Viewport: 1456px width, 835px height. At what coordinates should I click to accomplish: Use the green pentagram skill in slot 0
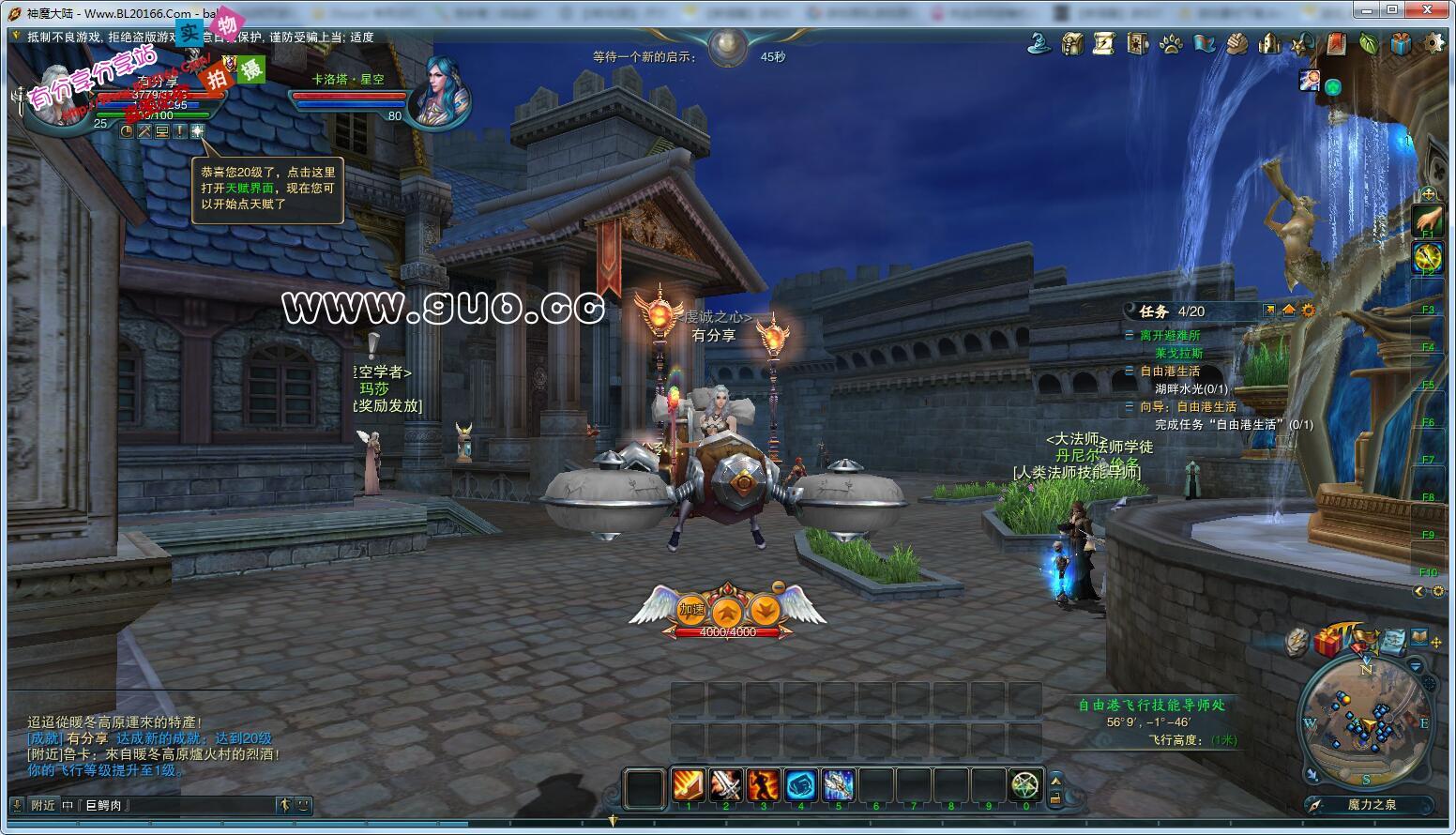pos(1025,784)
